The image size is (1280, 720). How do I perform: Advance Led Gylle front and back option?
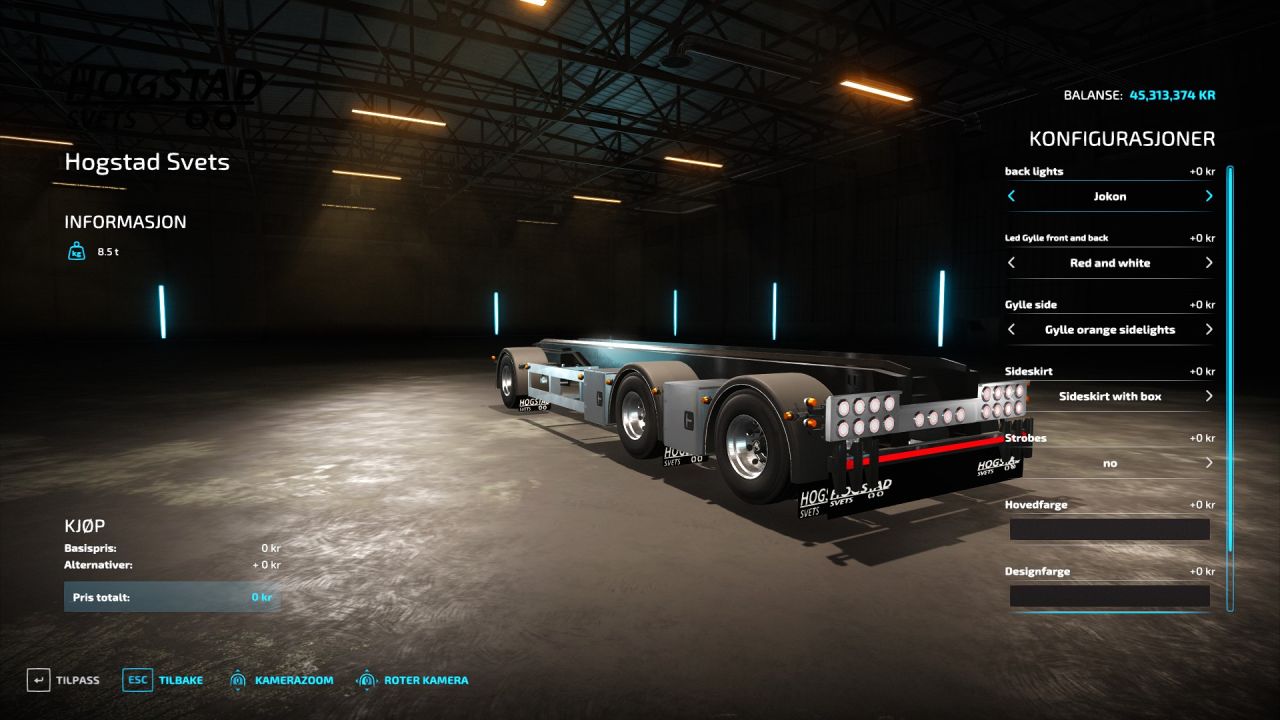coord(1209,263)
